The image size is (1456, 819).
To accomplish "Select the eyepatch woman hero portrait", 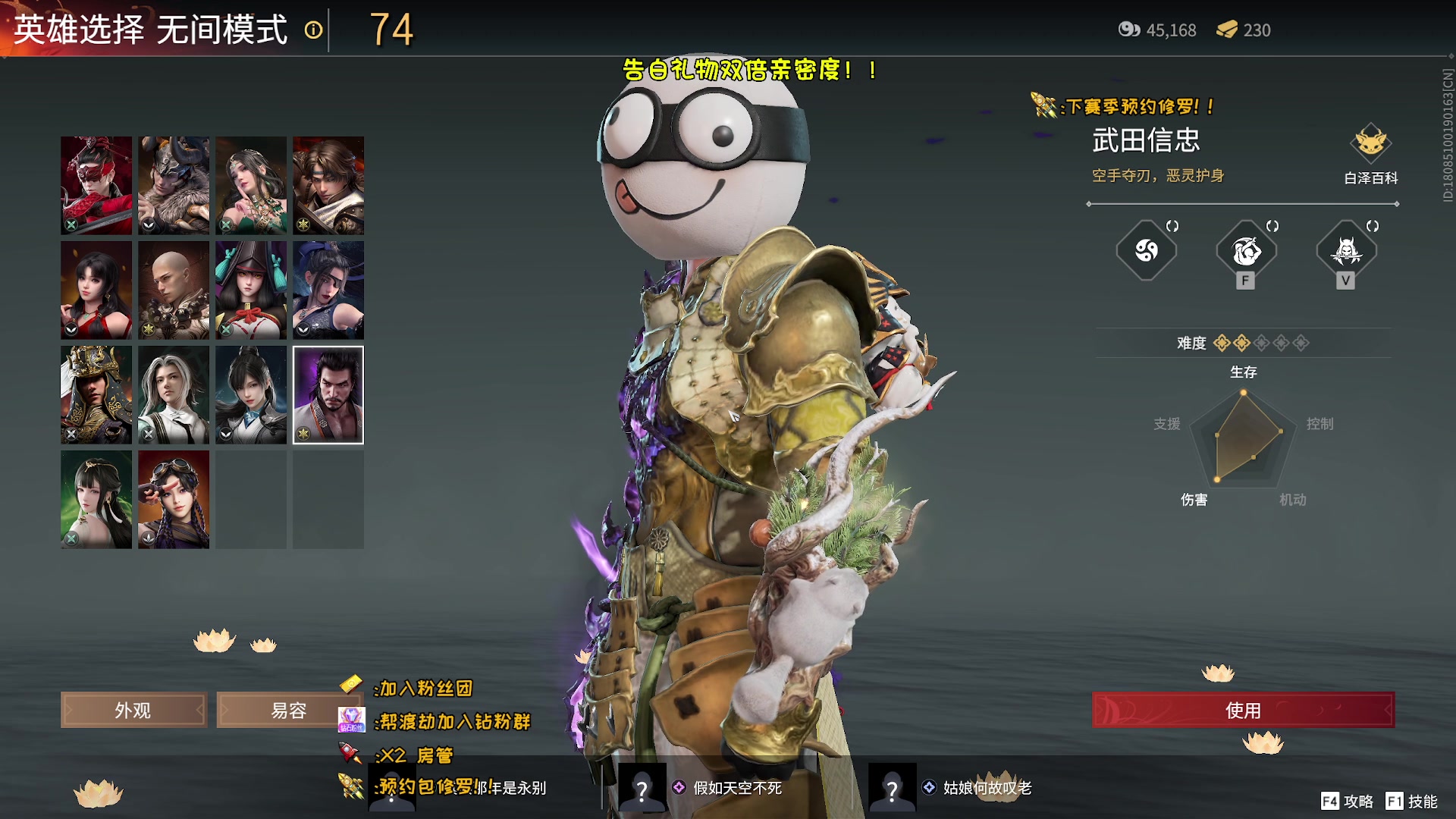I will pyautogui.click(x=328, y=290).
